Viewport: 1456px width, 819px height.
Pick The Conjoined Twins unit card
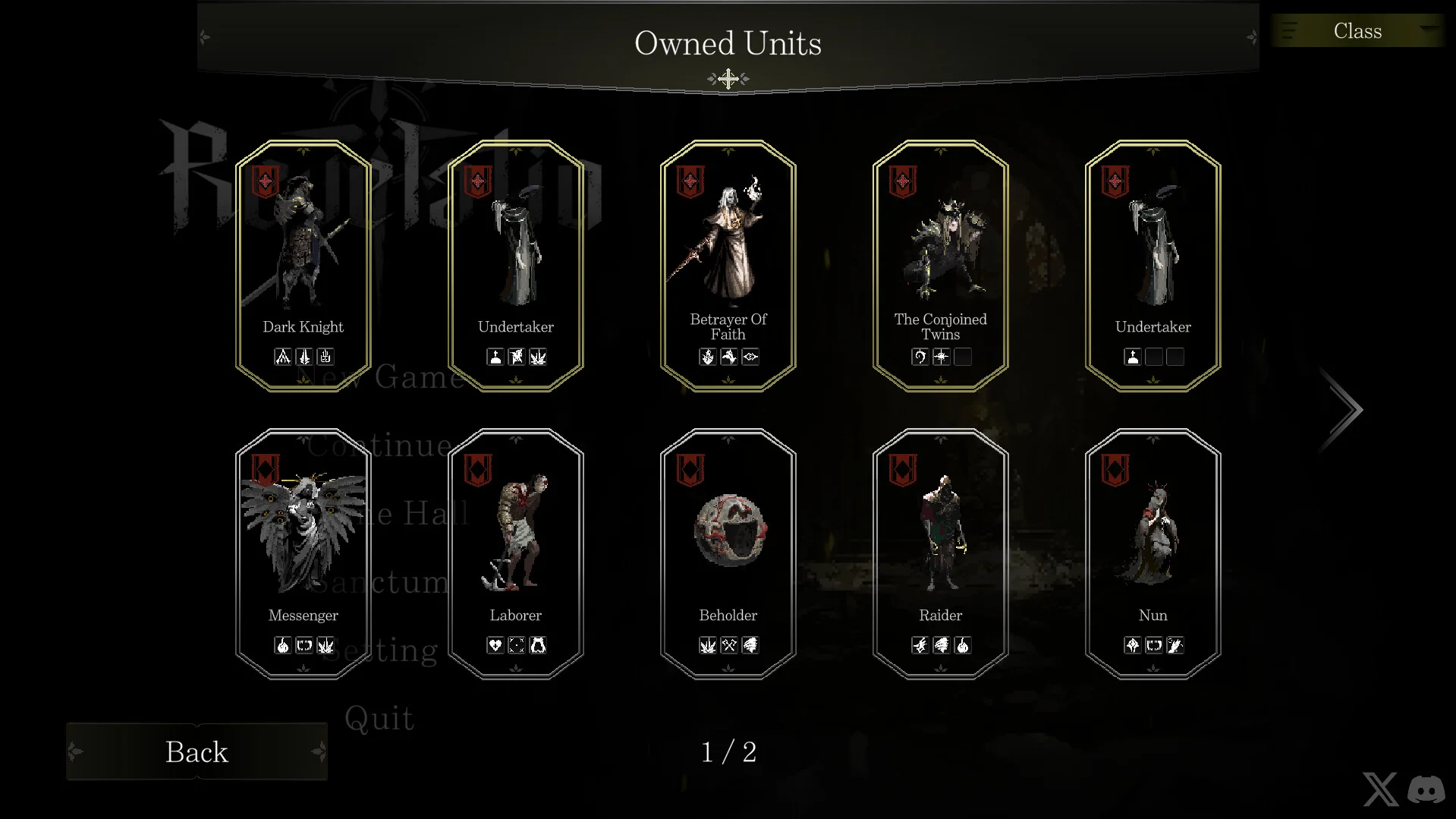(x=941, y=266)
